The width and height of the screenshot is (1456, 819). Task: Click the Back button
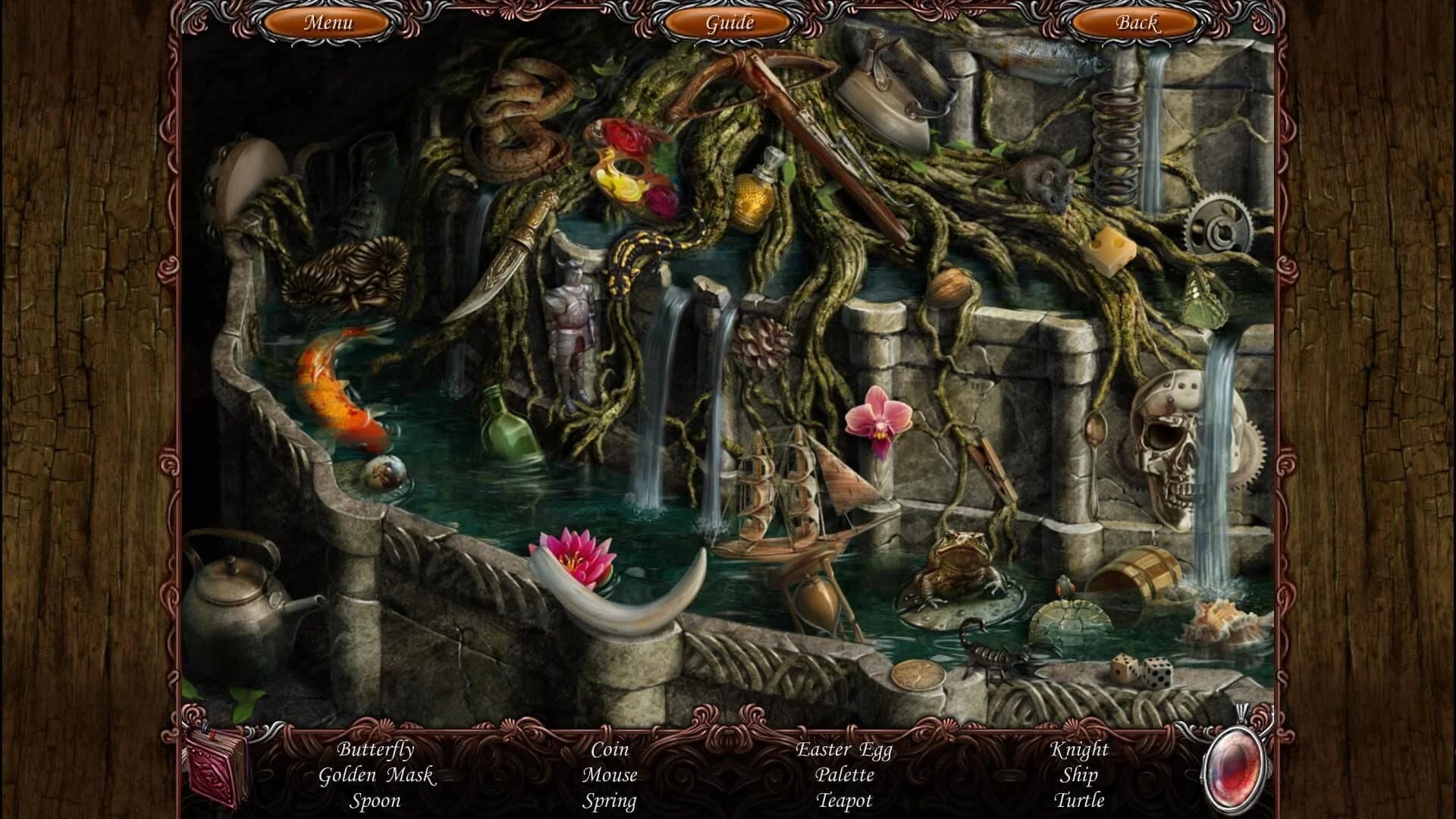1135,24
